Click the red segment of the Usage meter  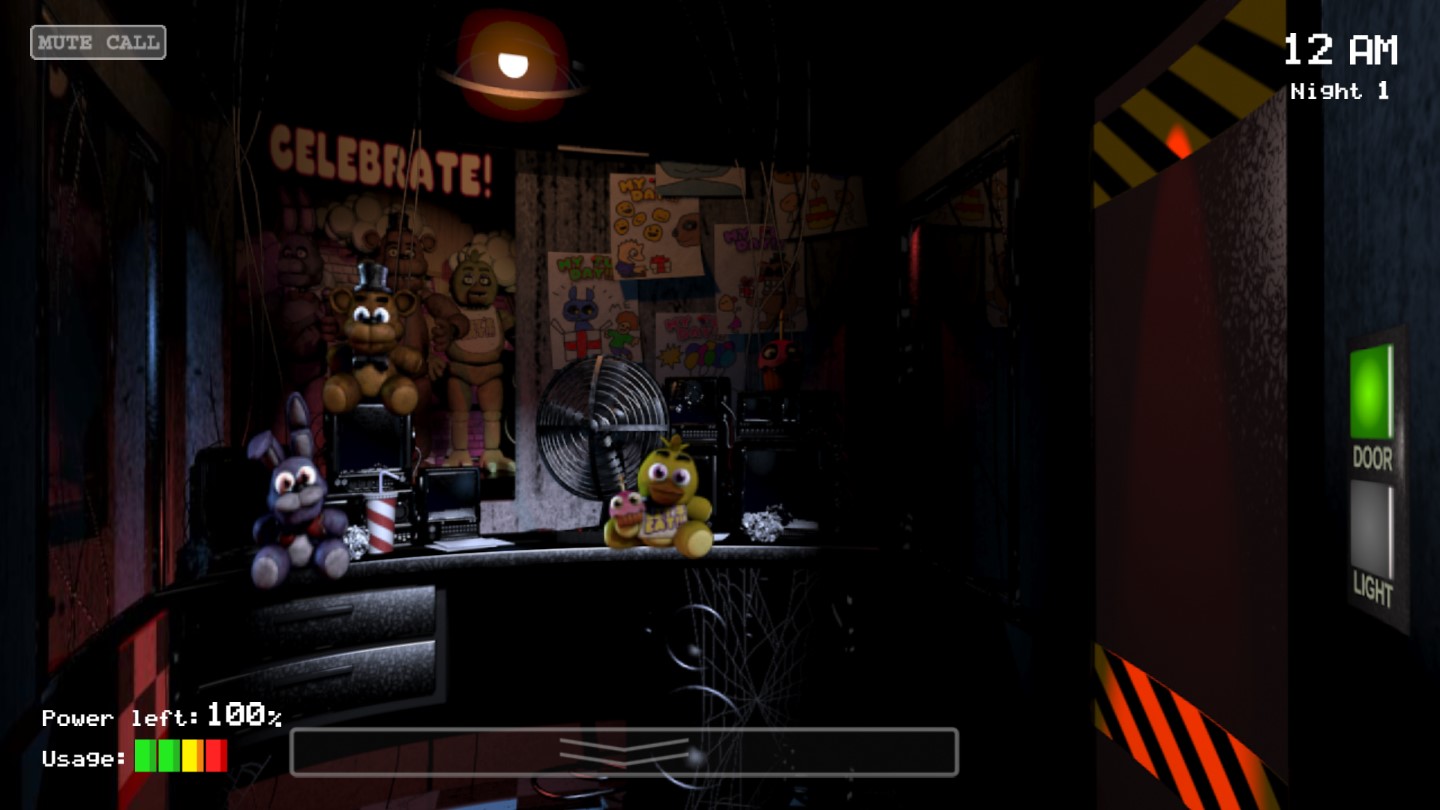pyautogui.click(x=217, y=755)
